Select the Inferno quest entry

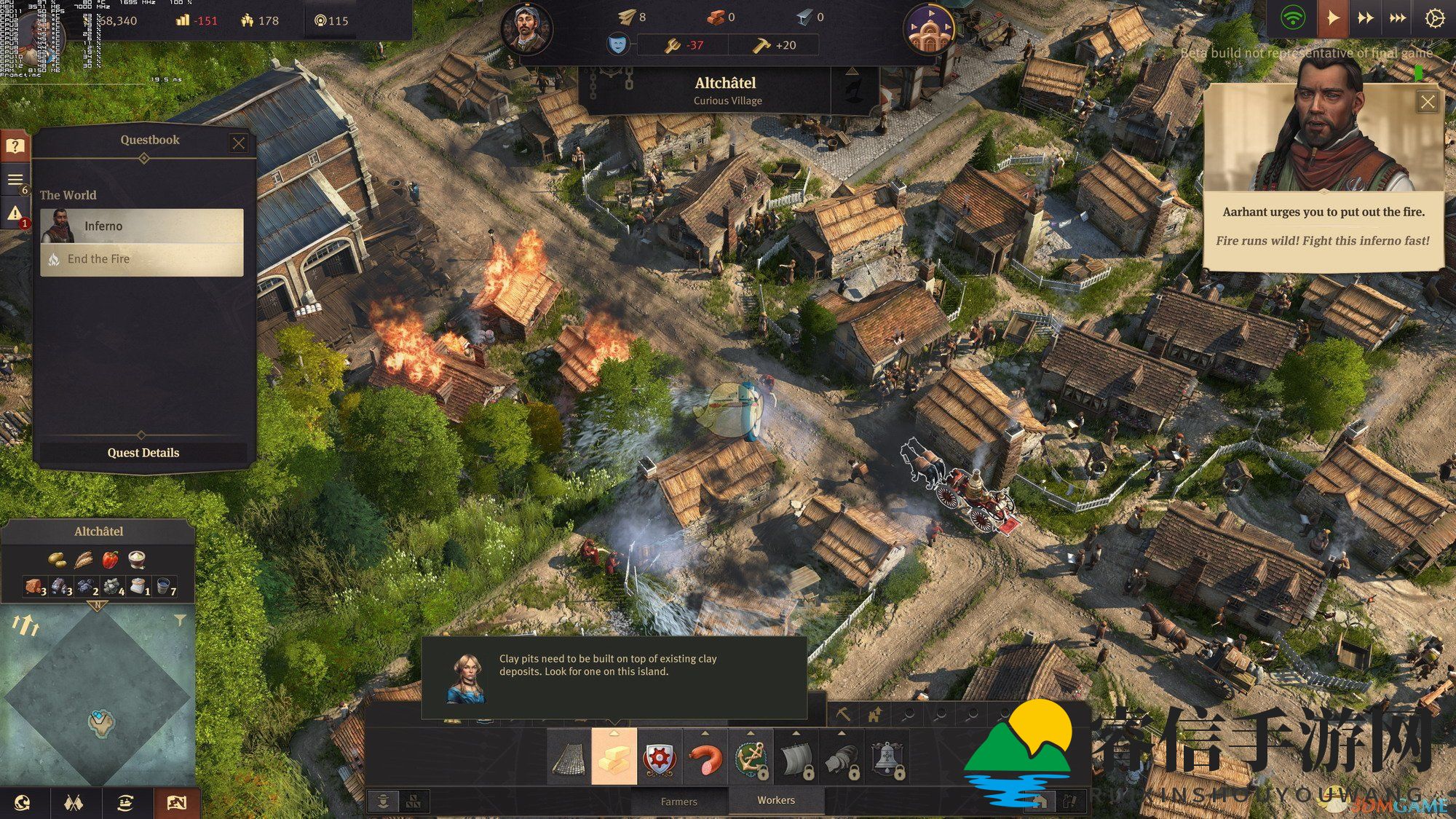142,226
